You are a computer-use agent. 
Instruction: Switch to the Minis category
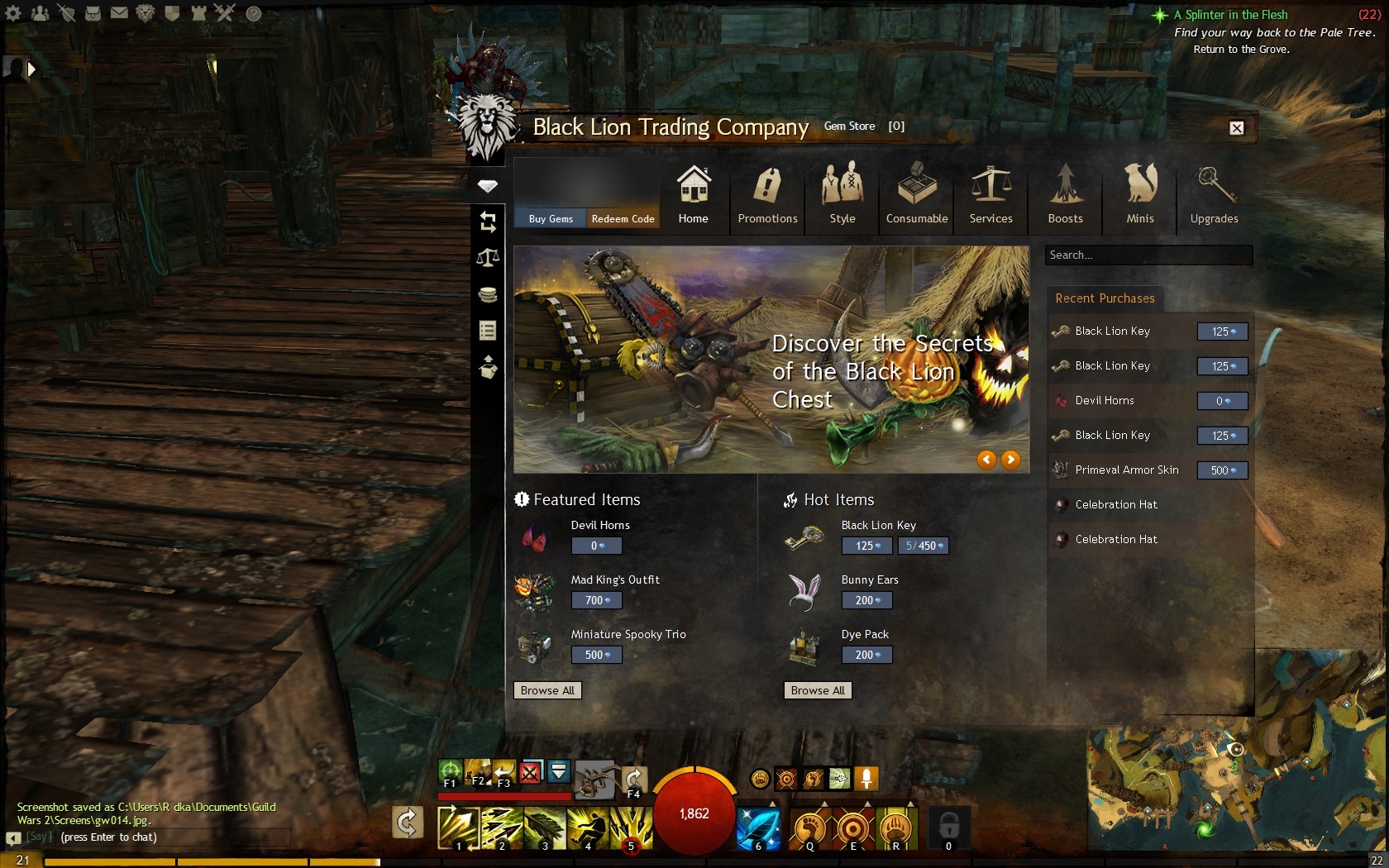pyautogui.click(x=1139, y=194)
